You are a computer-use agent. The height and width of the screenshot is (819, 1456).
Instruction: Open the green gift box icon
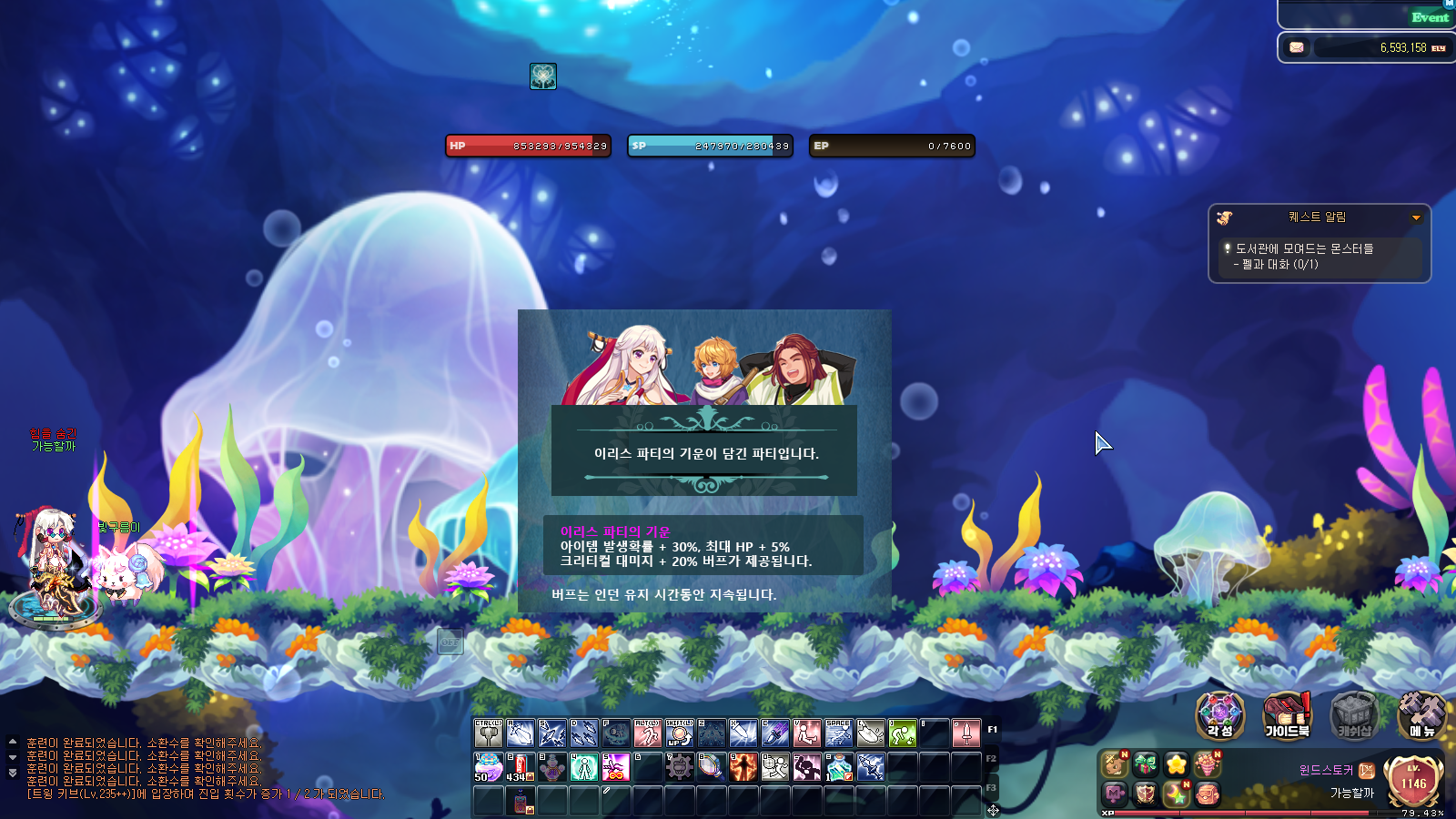[x=1145, y=764]
